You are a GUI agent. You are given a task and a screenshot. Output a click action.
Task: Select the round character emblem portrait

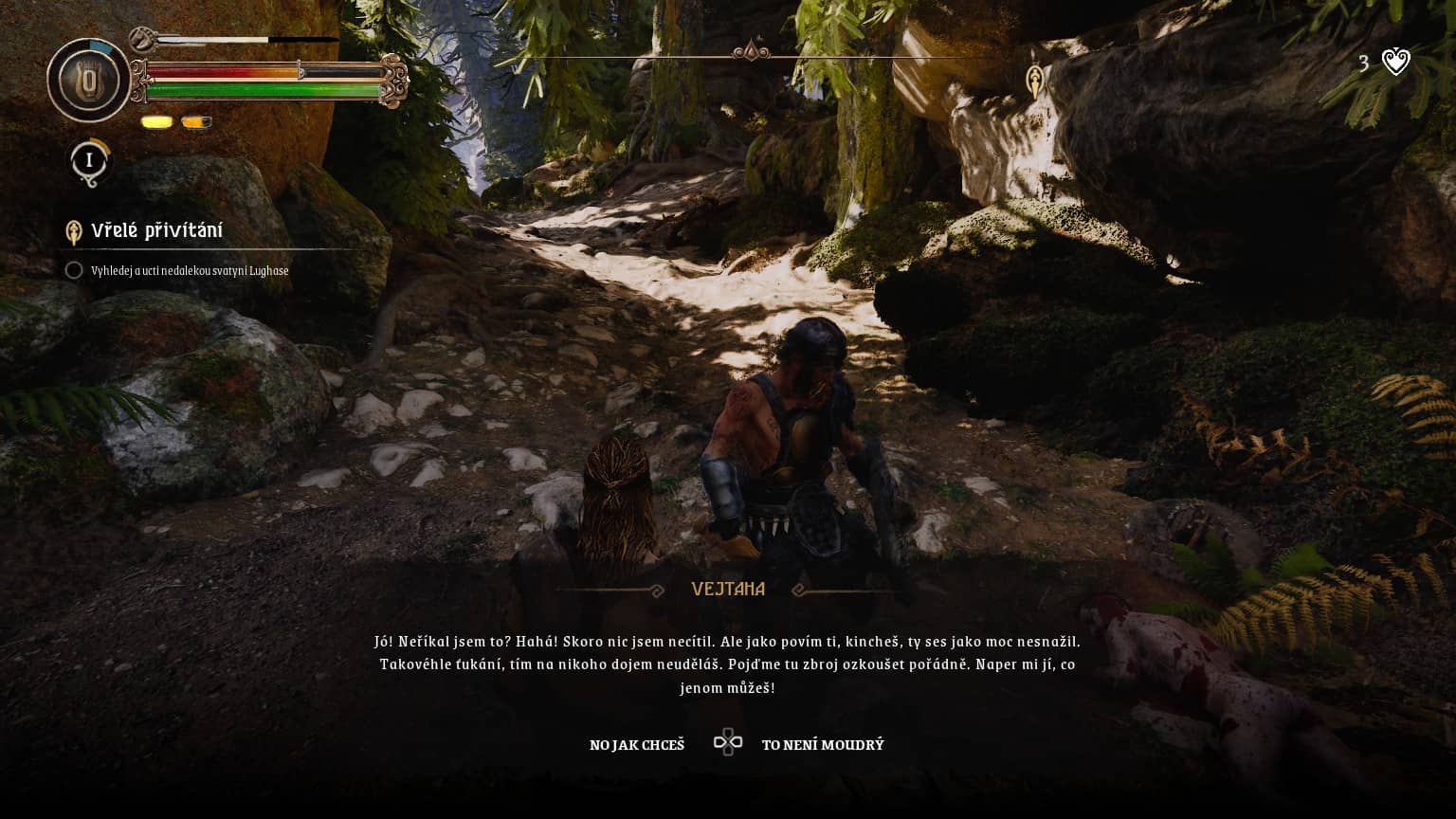pyautogui.click(x=89, y=81)
